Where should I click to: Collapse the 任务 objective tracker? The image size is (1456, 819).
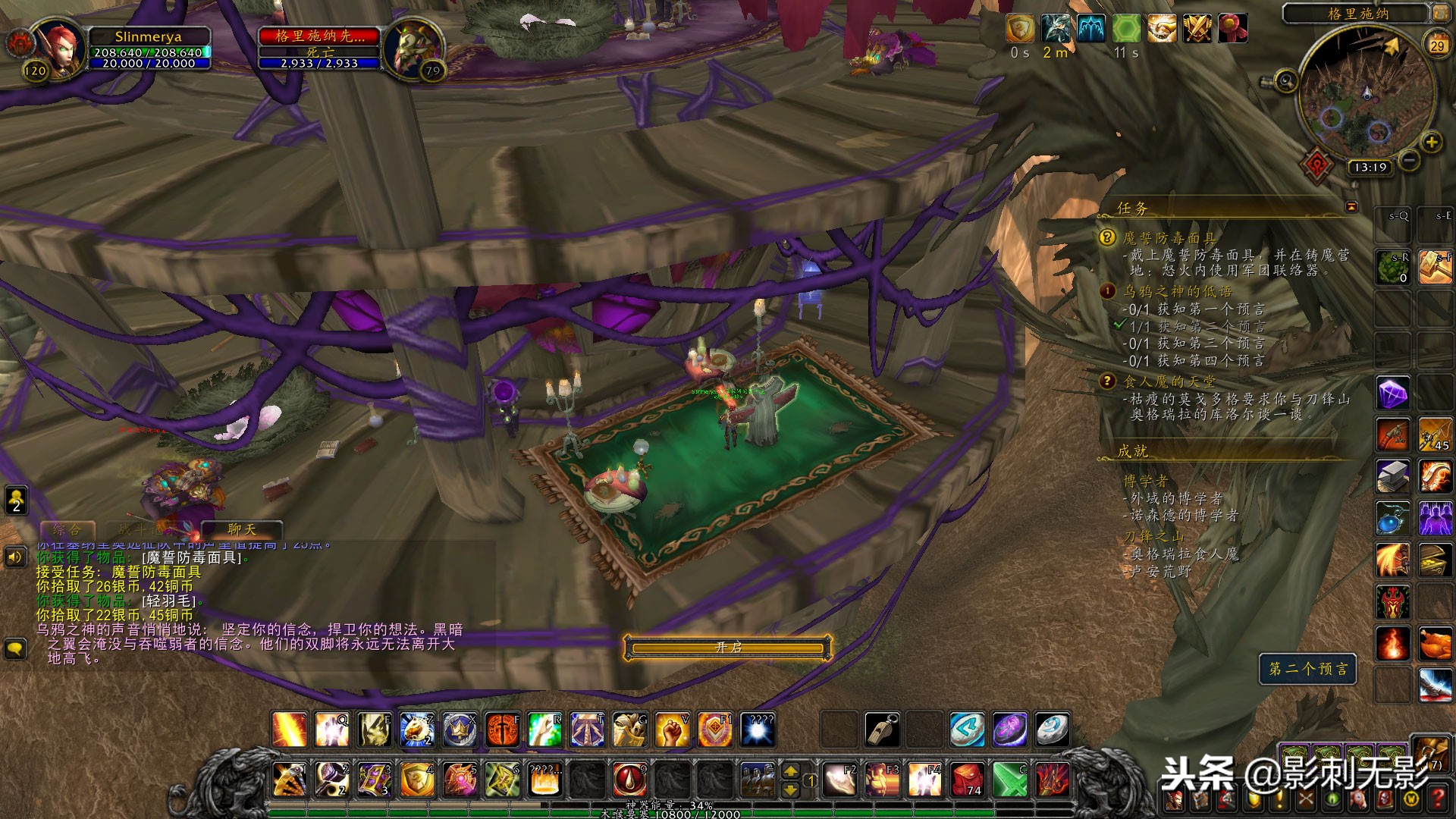click(x=1351, y=207)
